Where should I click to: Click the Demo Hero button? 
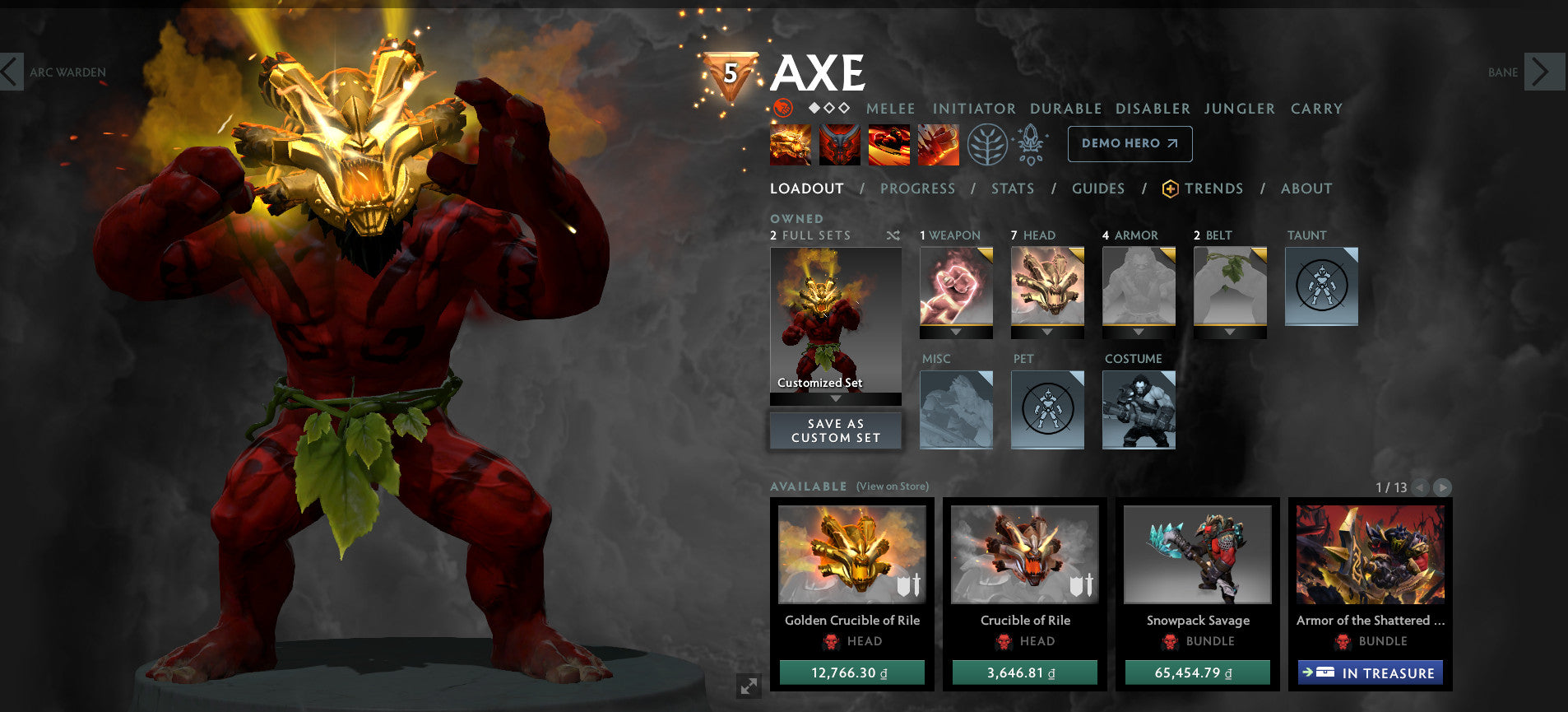coord(1130,143)
